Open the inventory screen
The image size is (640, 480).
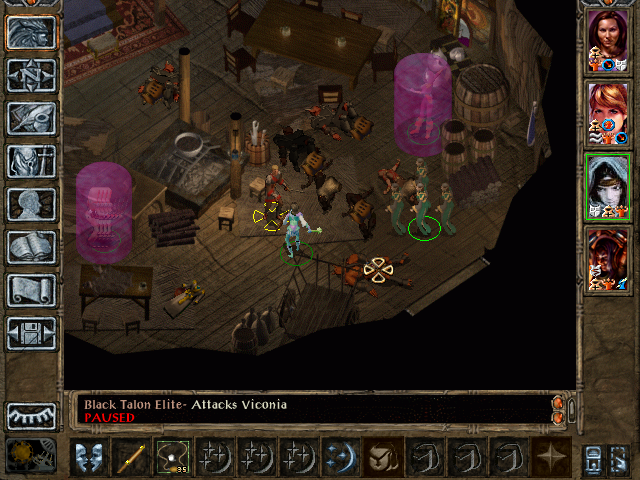coord(32,161)
